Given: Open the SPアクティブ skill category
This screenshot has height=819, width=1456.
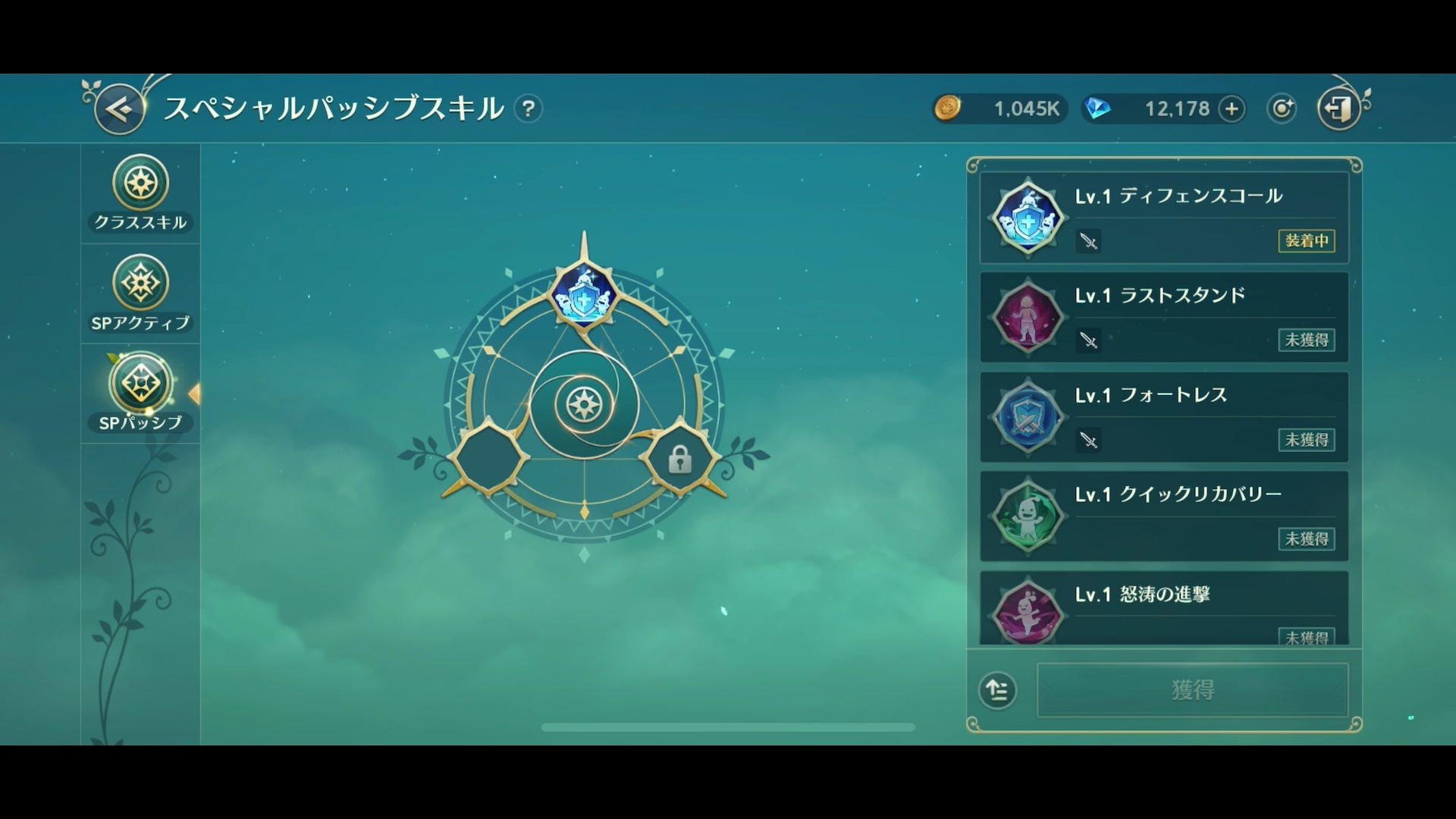Looking at the screenshot, I should point(140,284).
